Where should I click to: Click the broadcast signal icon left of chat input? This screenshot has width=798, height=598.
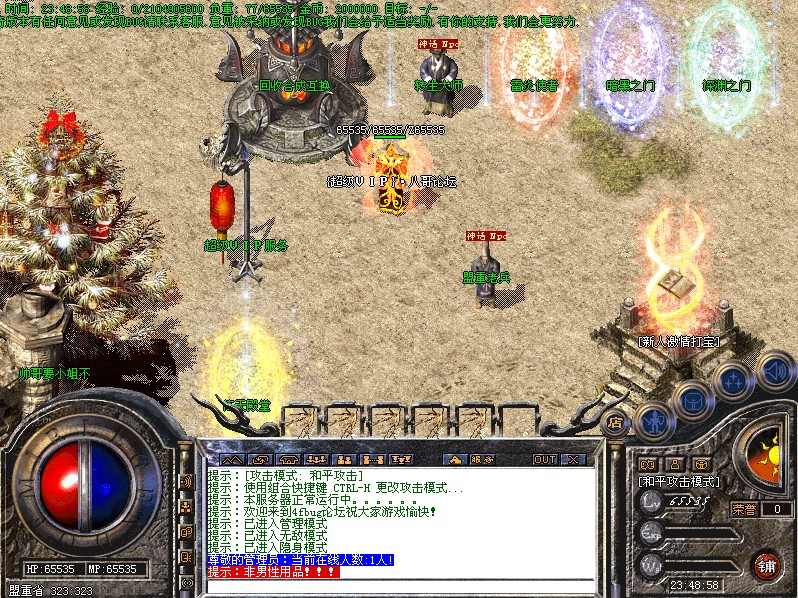[186, 583]
